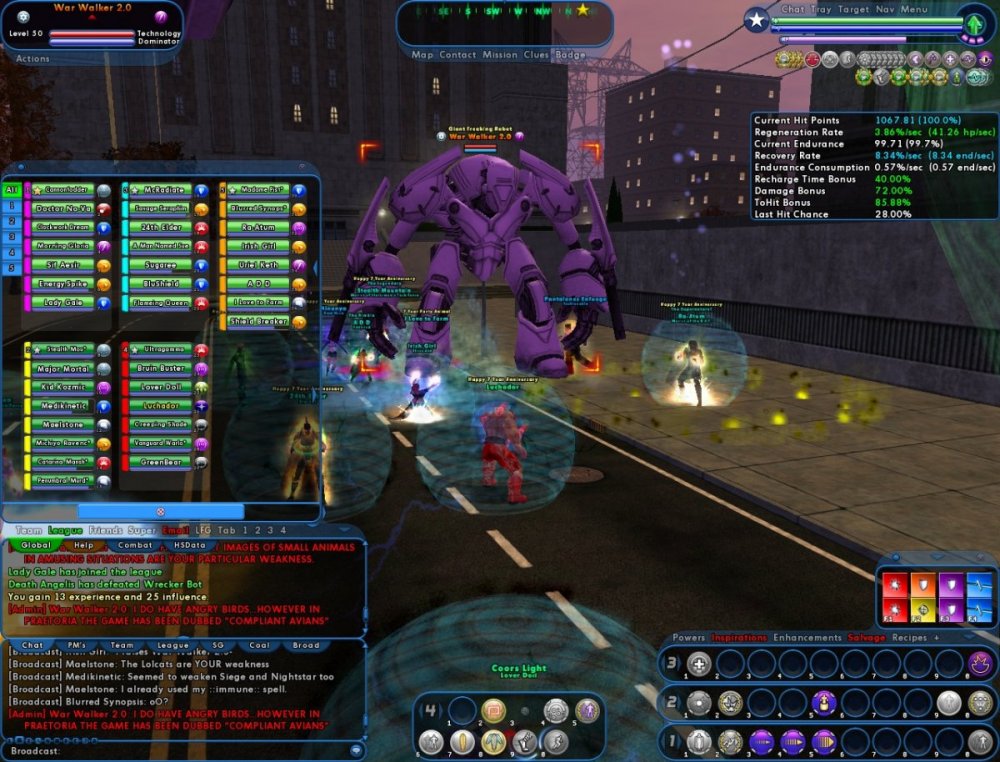Open the Badge window
This screenshot has height=762, width=1000.
click(570, 55)
